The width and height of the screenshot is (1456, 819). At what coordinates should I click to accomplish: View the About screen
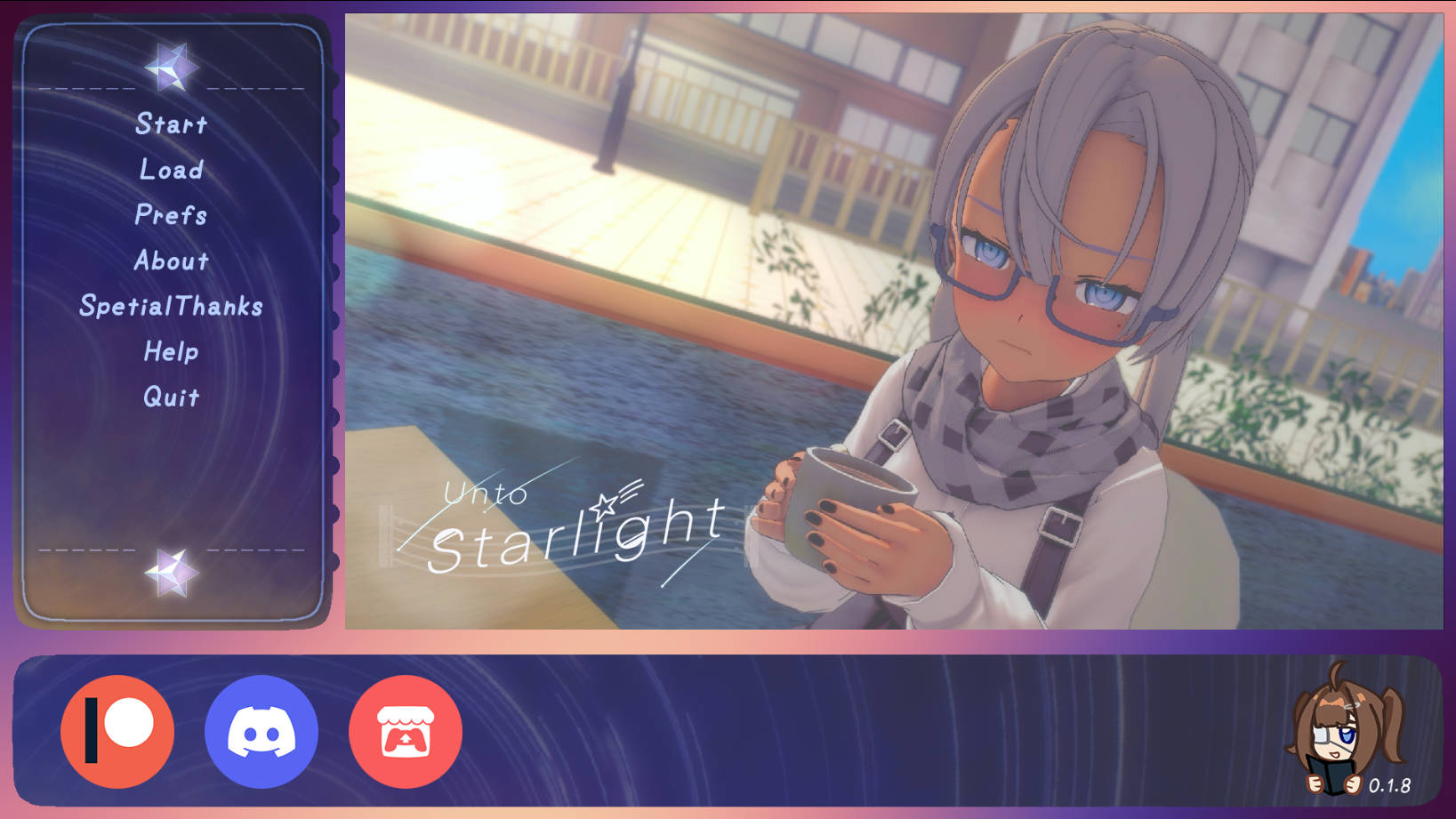(171, 261)
